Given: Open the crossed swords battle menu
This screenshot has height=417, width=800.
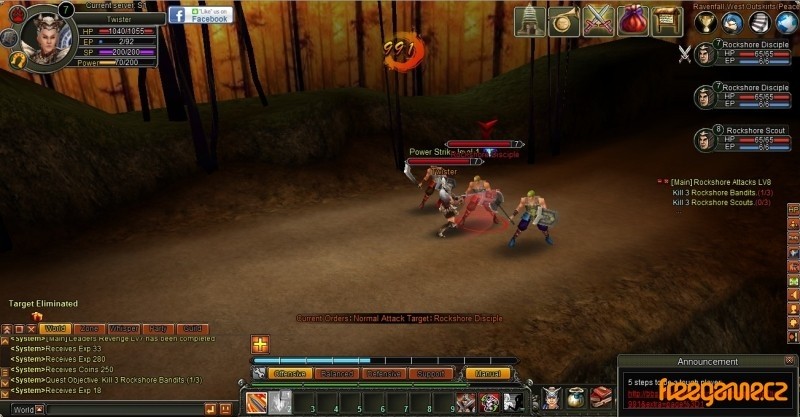Looking at the screenshot, I should click(598, 20).
